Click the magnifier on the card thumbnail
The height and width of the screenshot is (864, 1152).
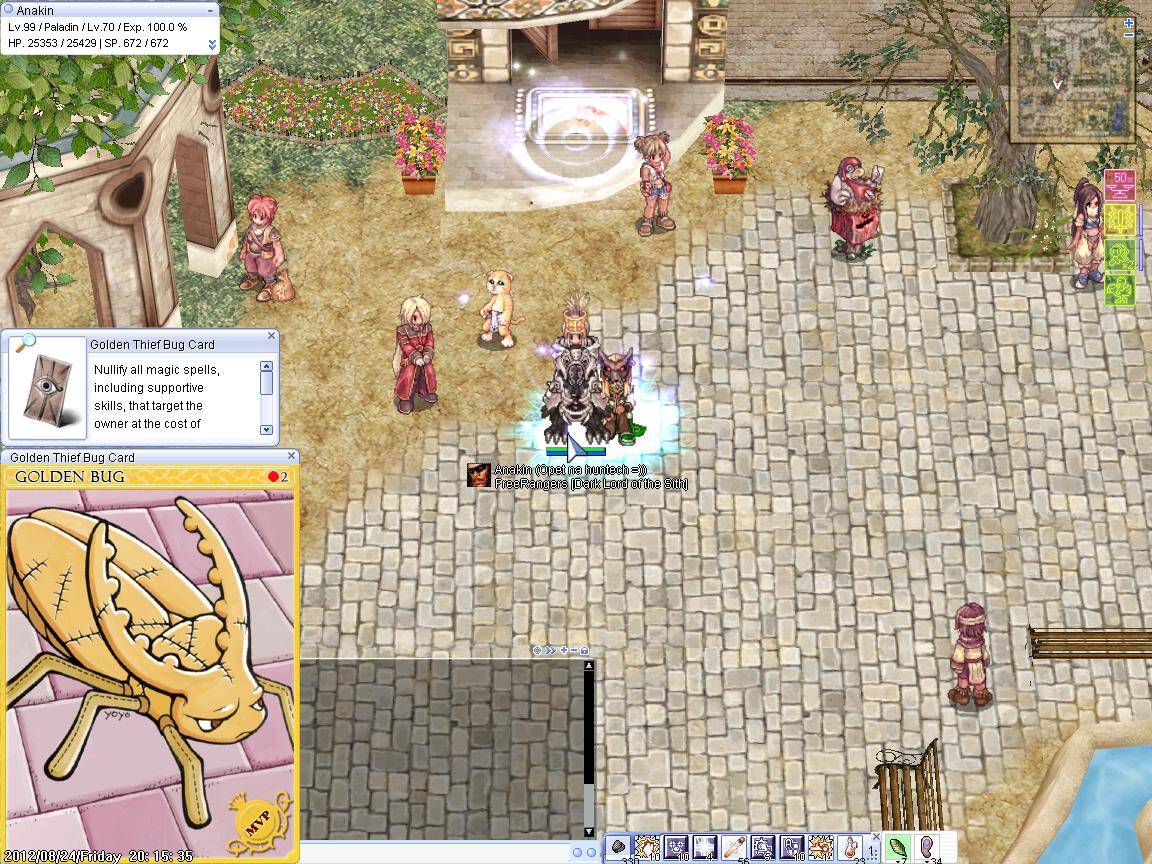(x=23, y=345)
